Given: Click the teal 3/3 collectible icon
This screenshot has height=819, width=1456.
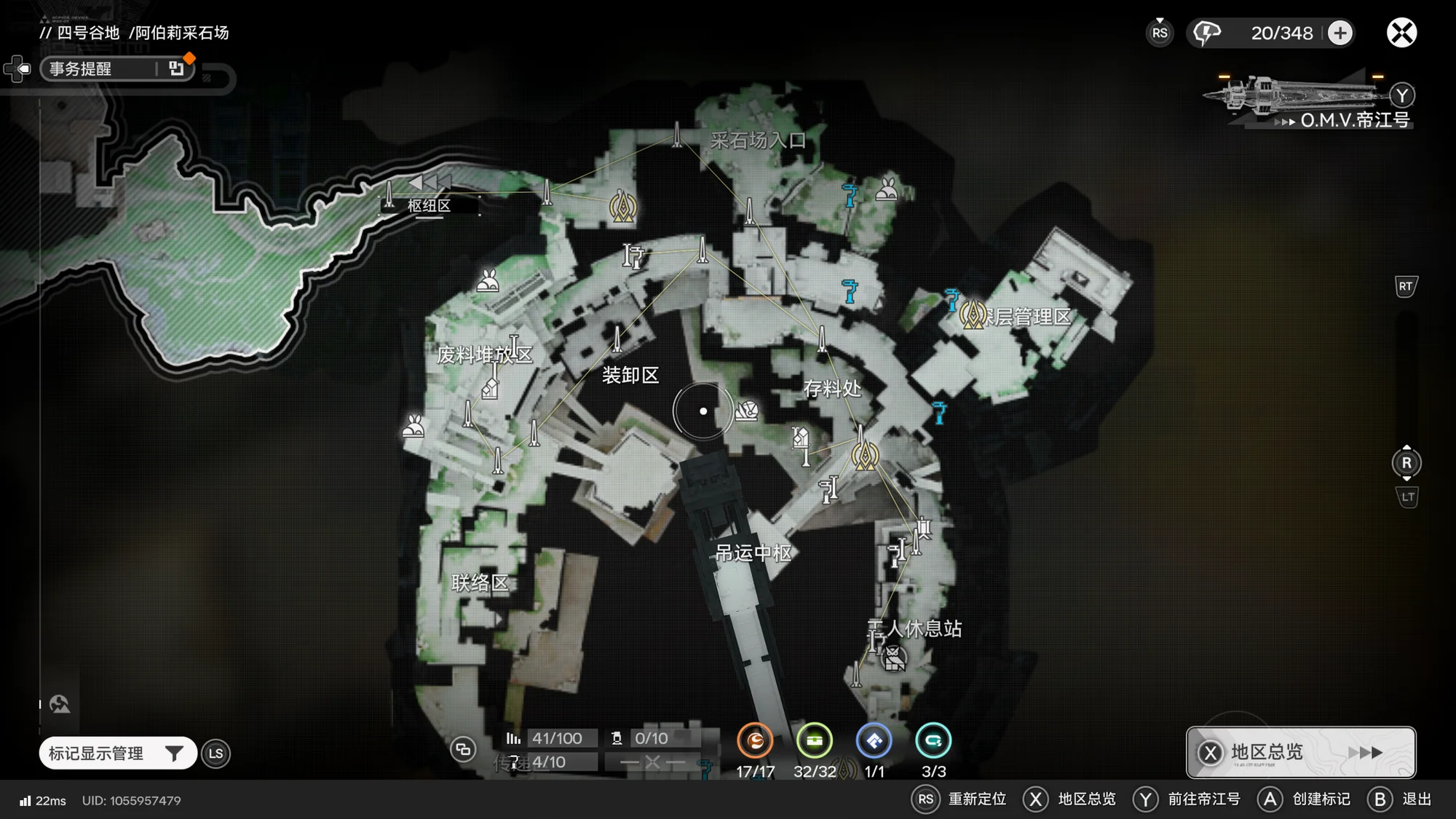Looking at the screenshot, I should click(x=933, y=741).
